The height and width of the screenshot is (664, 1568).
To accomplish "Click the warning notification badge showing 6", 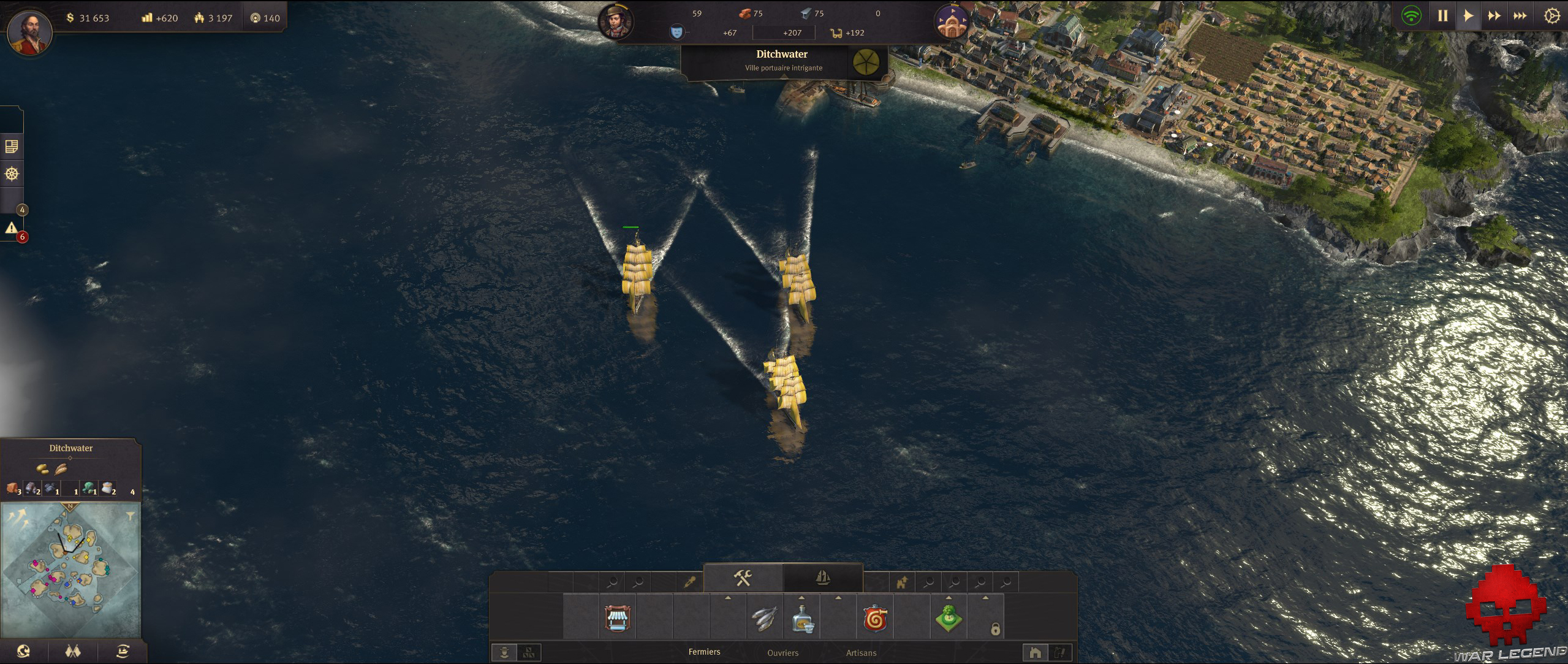I will click(x=22, y=237).
